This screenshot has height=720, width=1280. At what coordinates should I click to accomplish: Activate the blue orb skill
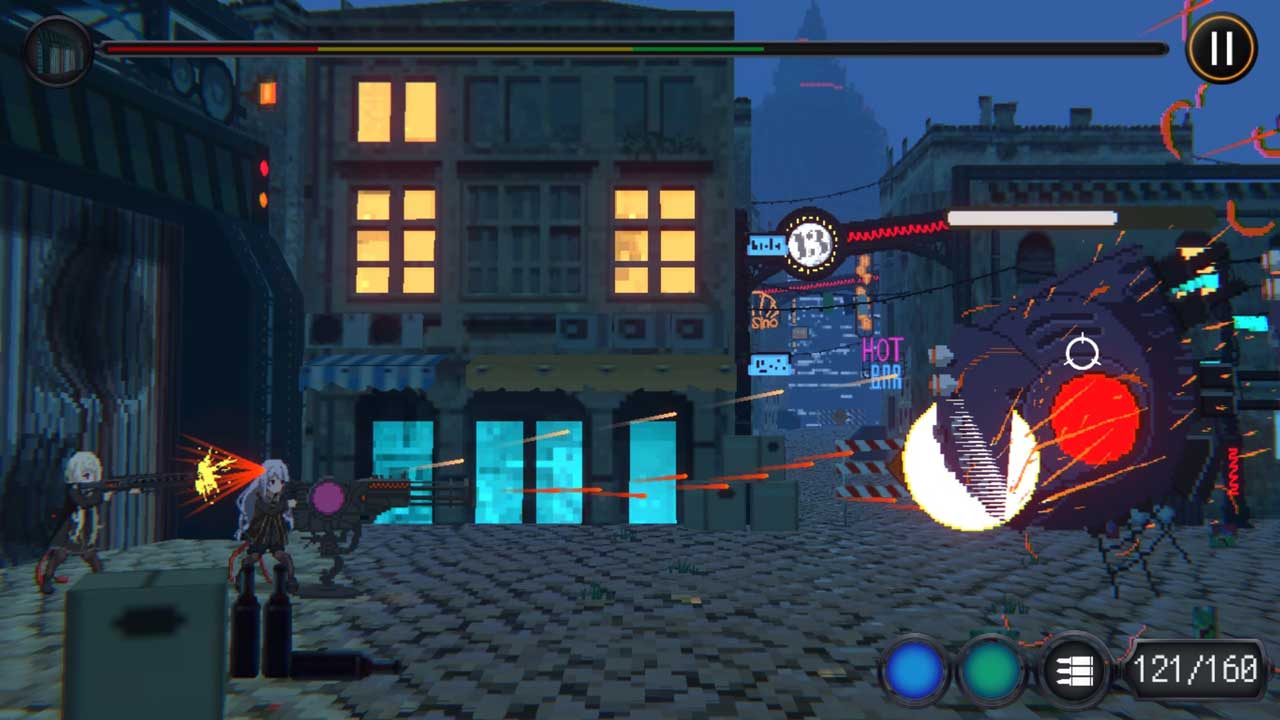coord(914,669)
